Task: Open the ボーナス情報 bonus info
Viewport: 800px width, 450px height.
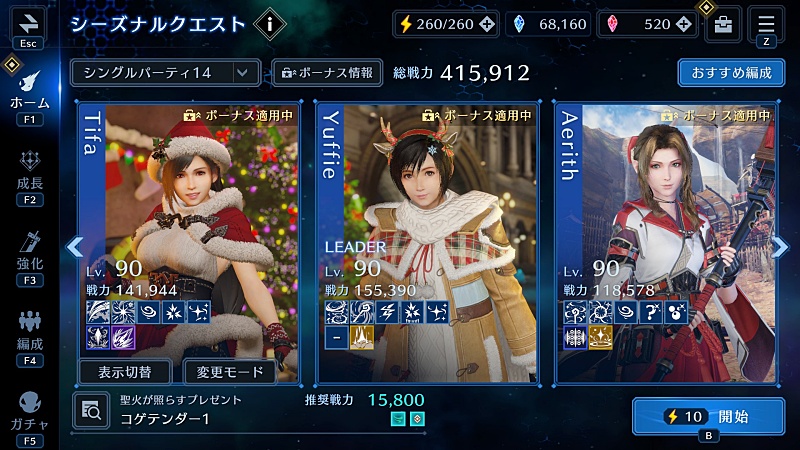Action: point(327,73)
